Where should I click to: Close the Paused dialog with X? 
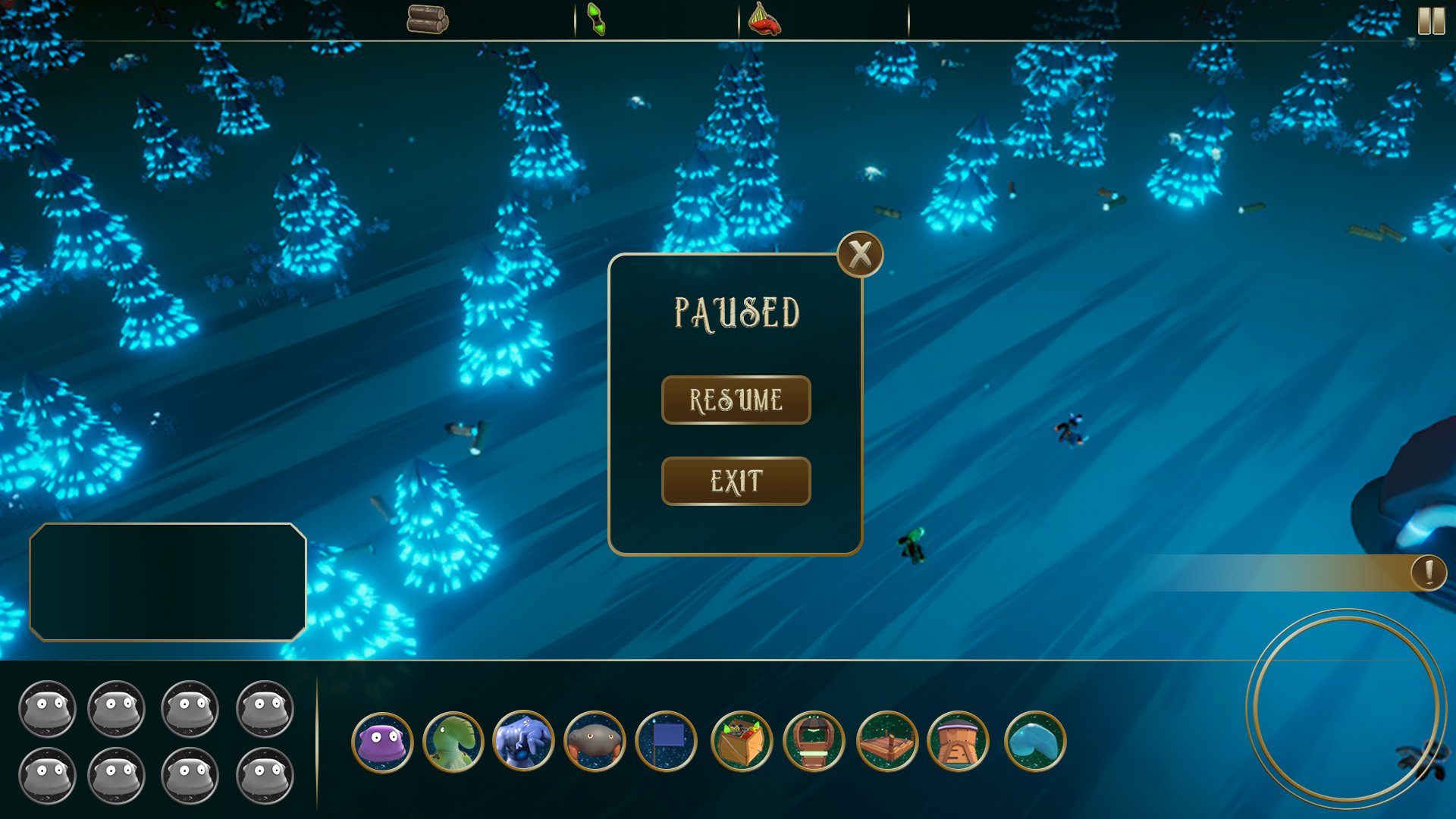860,255
